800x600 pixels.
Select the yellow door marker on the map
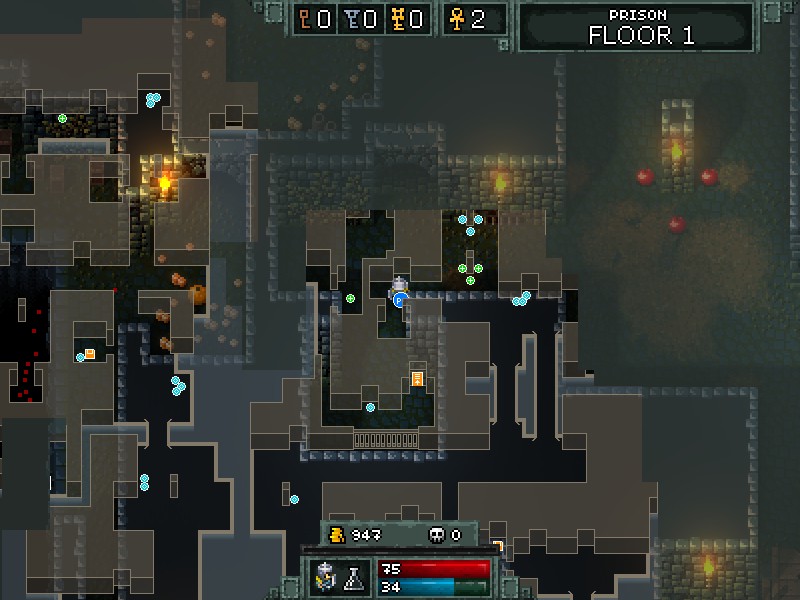click(417, 379)
